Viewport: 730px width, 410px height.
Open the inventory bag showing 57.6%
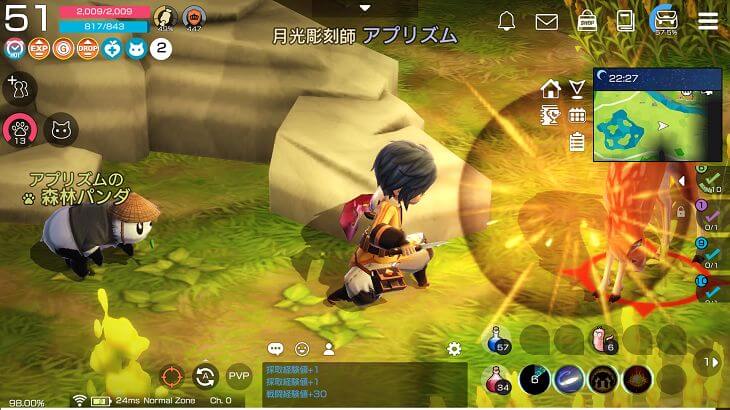point(664,21)
